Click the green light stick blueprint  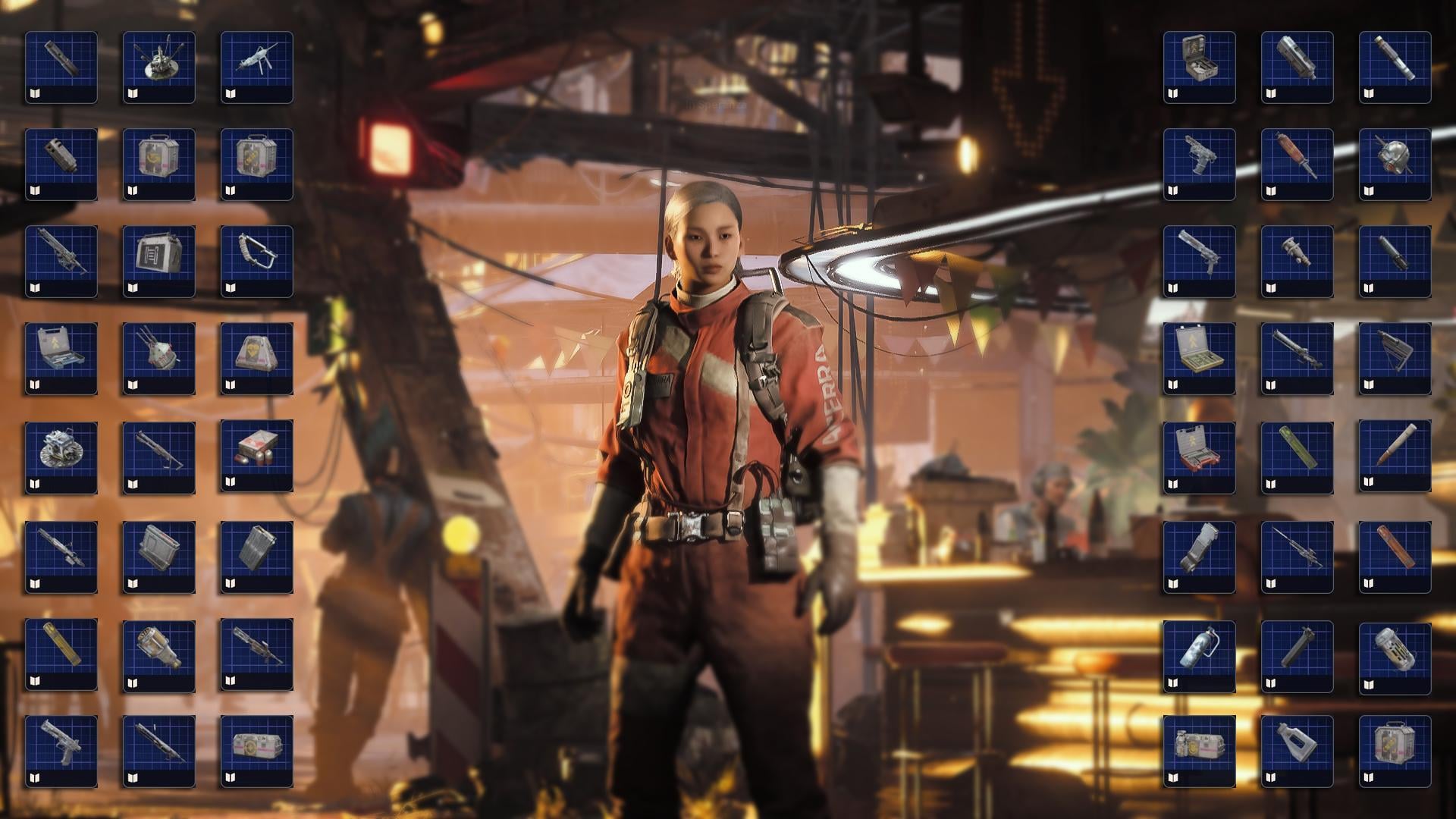click(1297, 457)
